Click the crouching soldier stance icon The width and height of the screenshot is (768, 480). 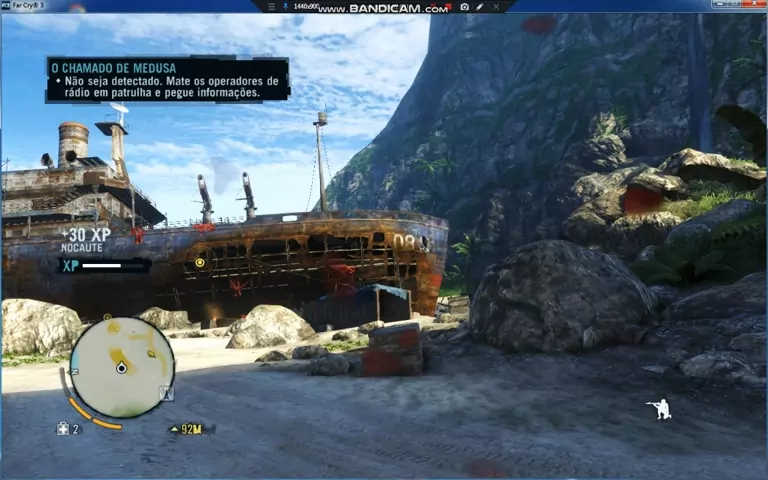click(x=658, y=408)
